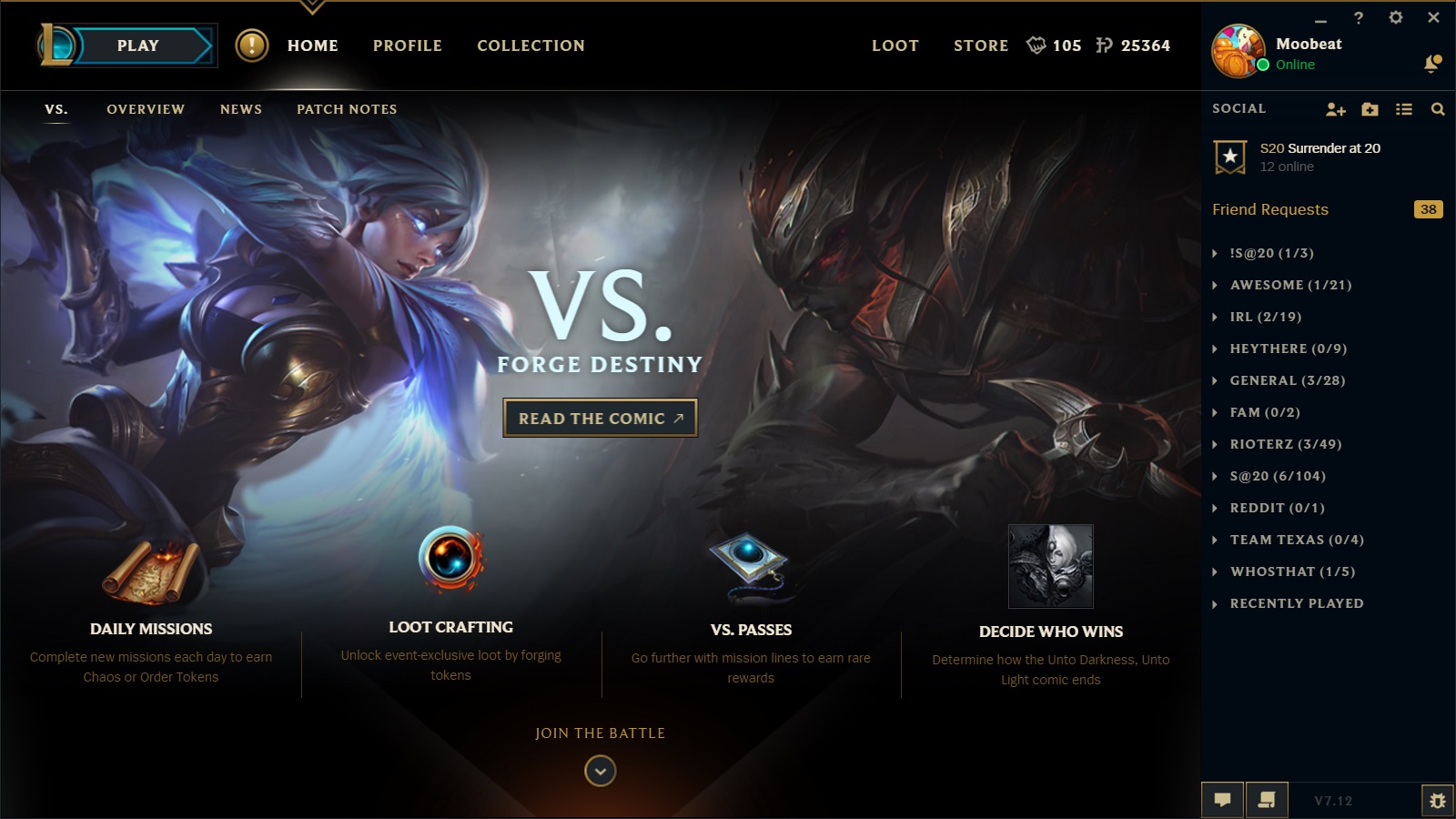Open the yellow exclamation alert icon
1456x819 pixels.
click(x=252, y=45)
